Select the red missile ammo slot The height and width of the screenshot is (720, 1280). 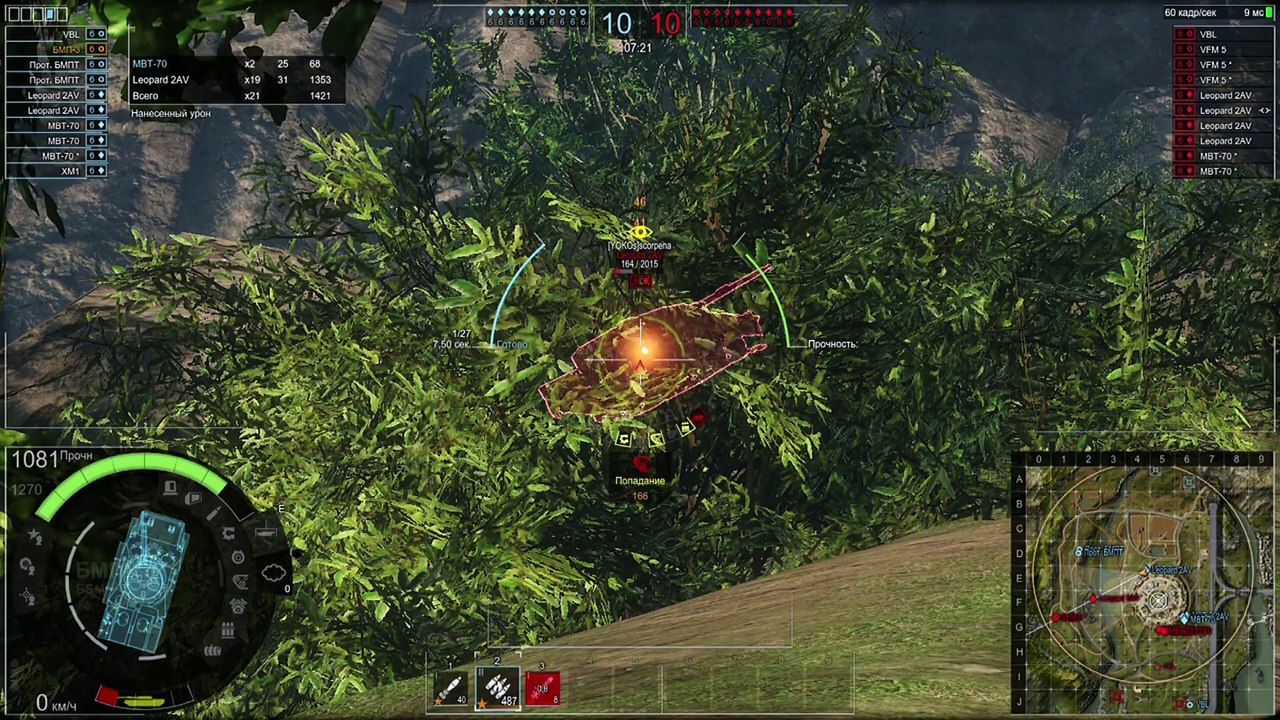point(542,688)
